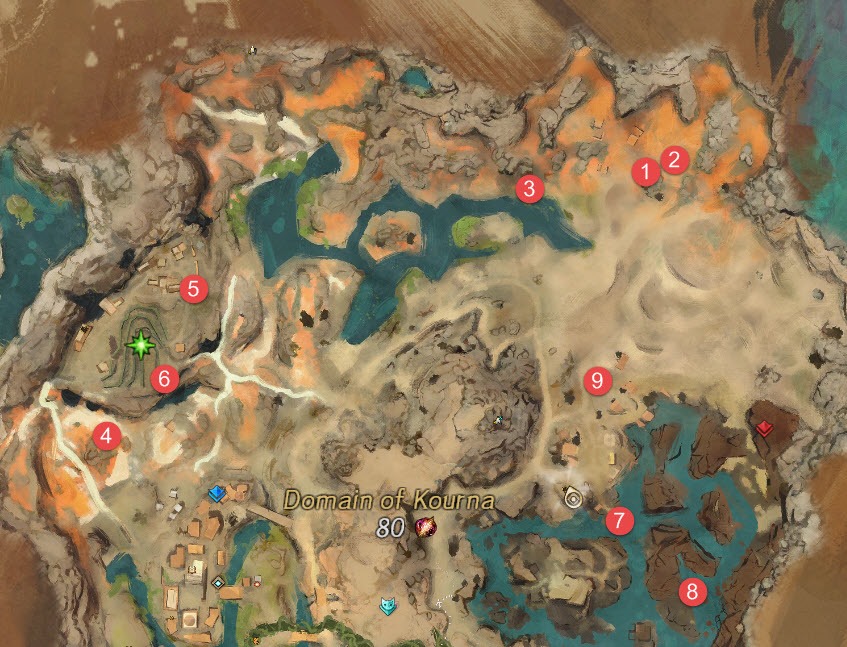Screen dimensions: 847x647
Task: Select map marker number 4
Action: tap(104, 435)
